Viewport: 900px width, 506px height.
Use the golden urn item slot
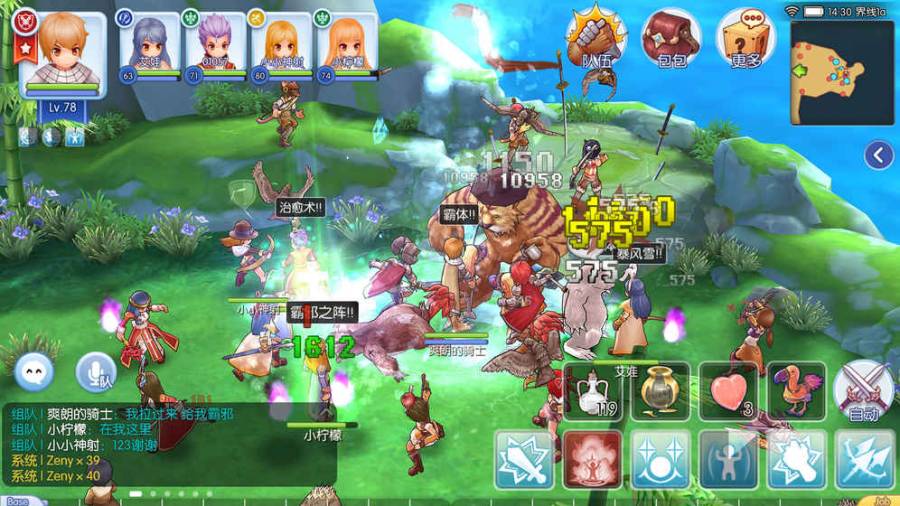pyautogui.click(x=661, y=390)
